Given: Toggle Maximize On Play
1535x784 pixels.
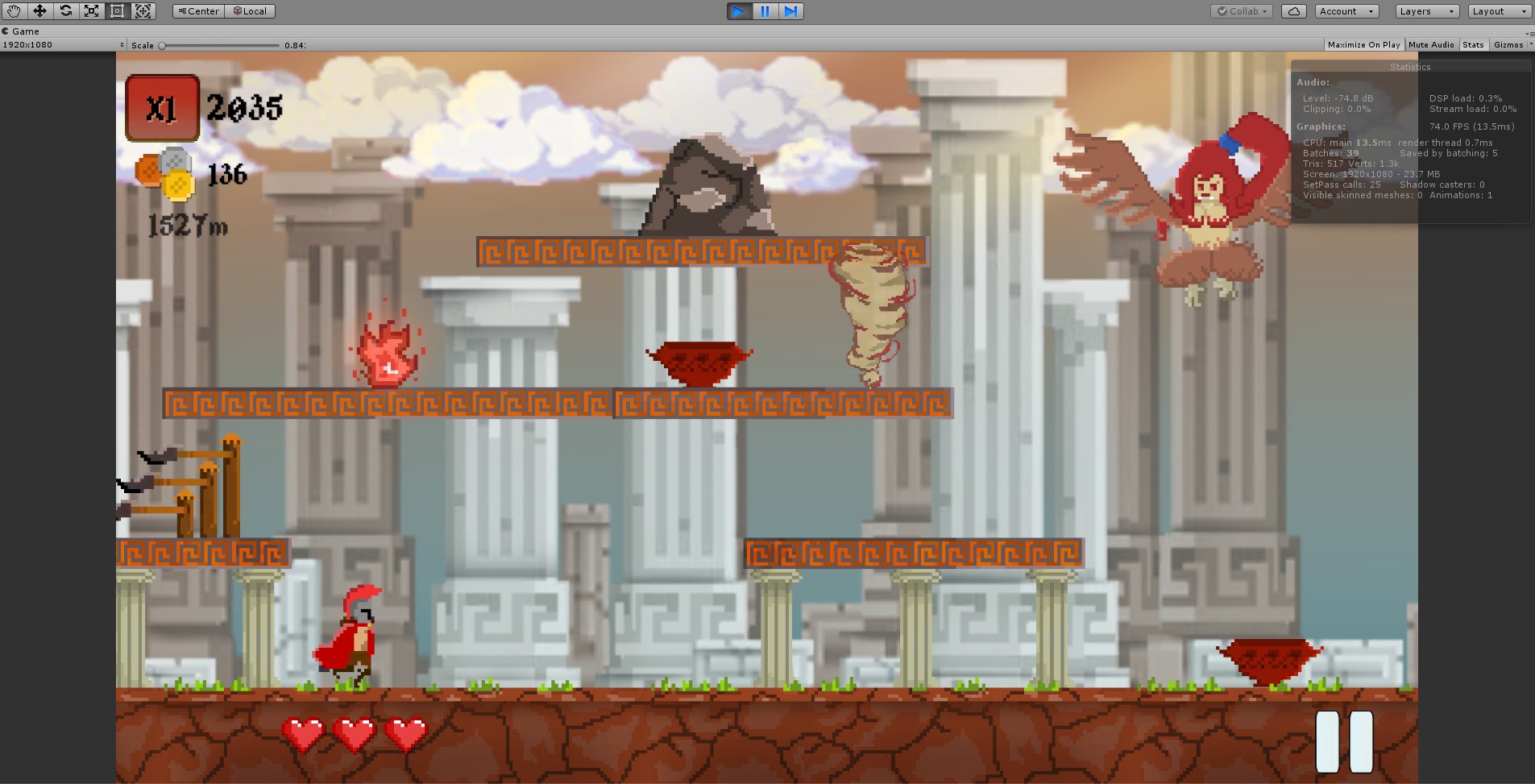Looking at the screenshot, I should coord(1364,44).
